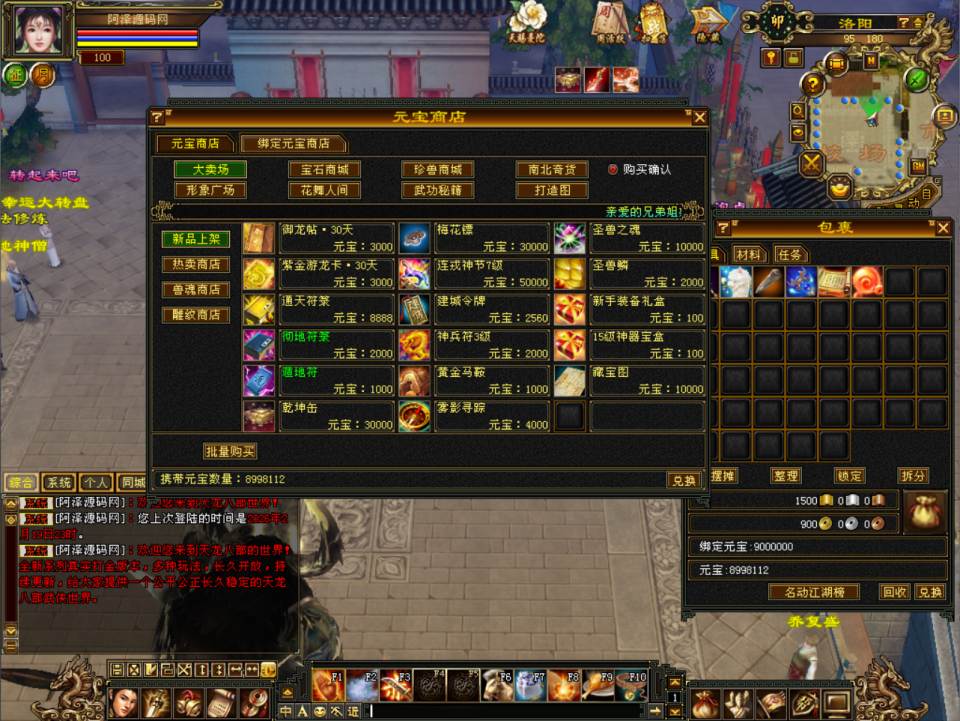Image resolution: width=960 pixels, height=721 pixels.
Task: Close the 包裹 inventory window
Action: 943,229
